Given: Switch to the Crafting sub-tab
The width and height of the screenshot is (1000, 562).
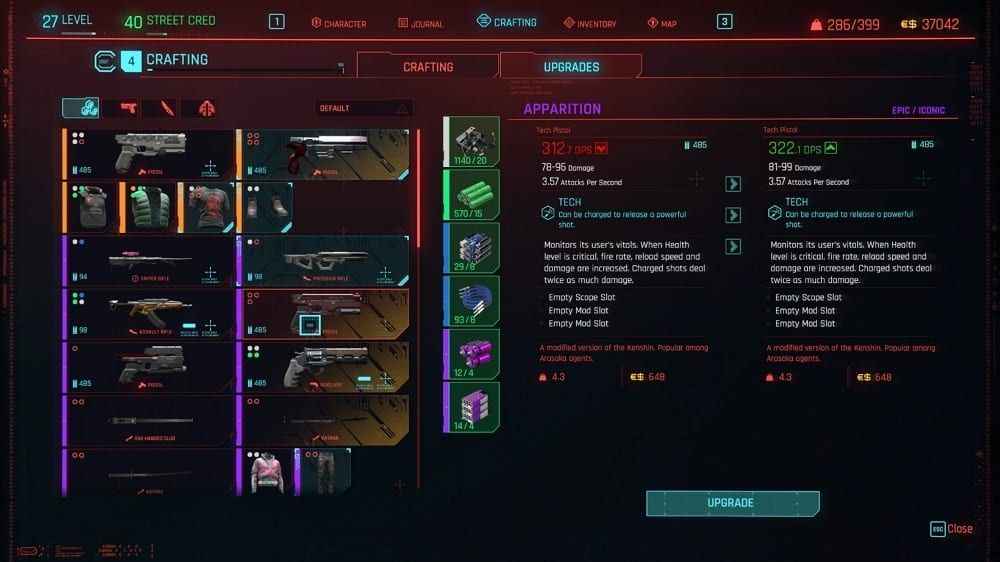Looking at the screenshot, I should coord(428,67).
